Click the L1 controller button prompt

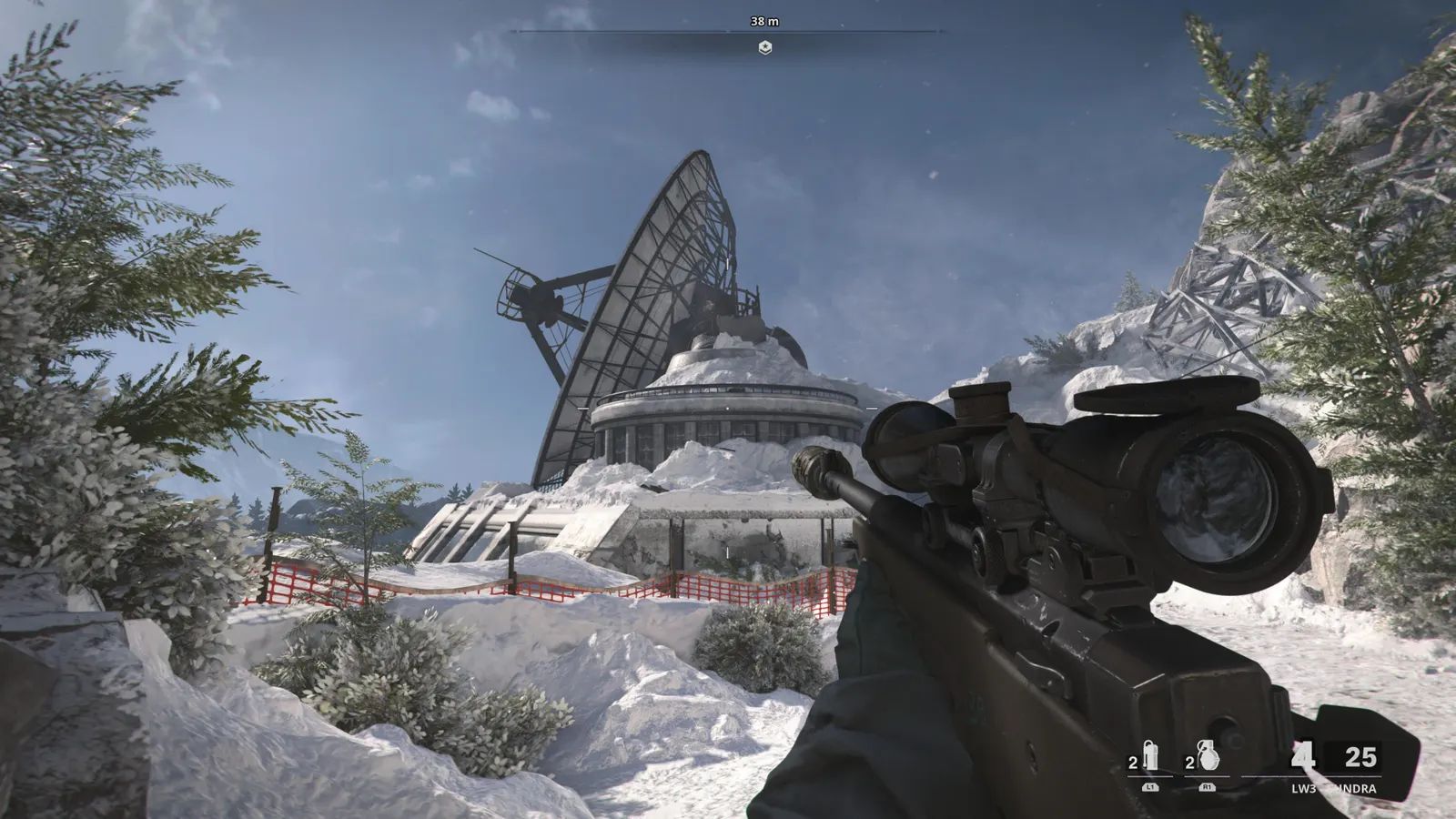coord(1150,787)
